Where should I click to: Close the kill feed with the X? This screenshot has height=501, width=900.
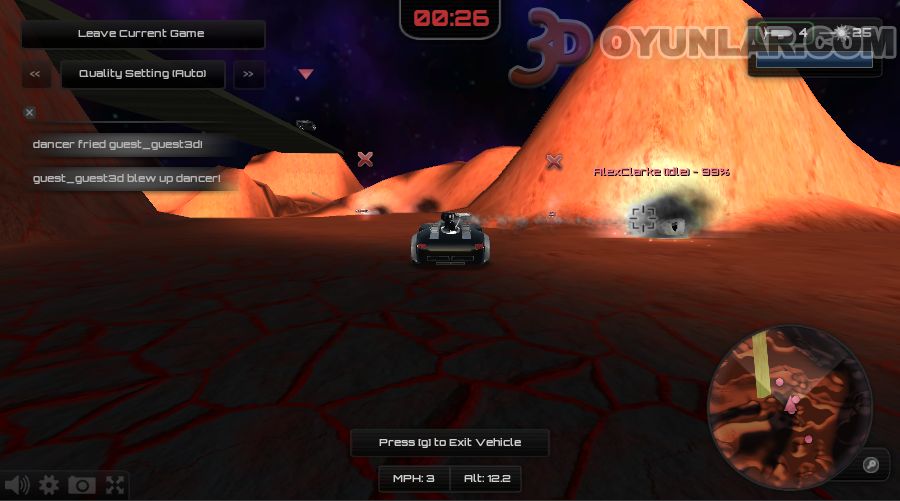coord(29,113)
